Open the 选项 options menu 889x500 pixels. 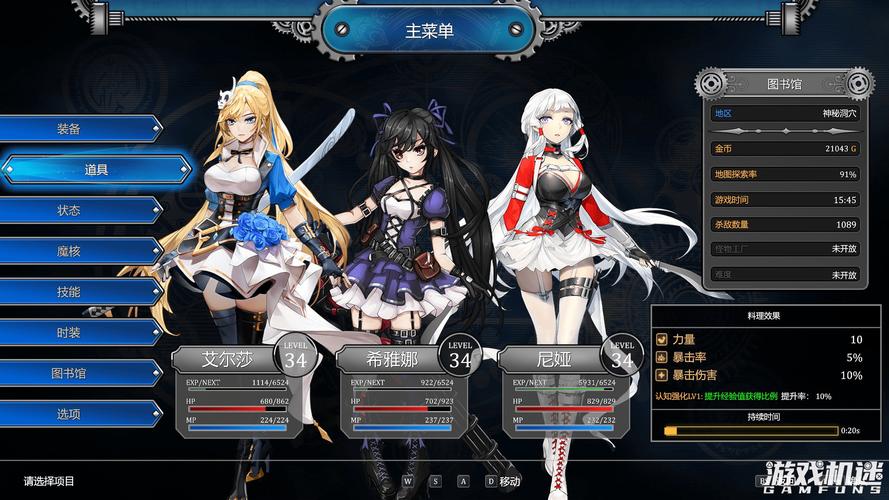pyautogui.click(x=70, y=414)
